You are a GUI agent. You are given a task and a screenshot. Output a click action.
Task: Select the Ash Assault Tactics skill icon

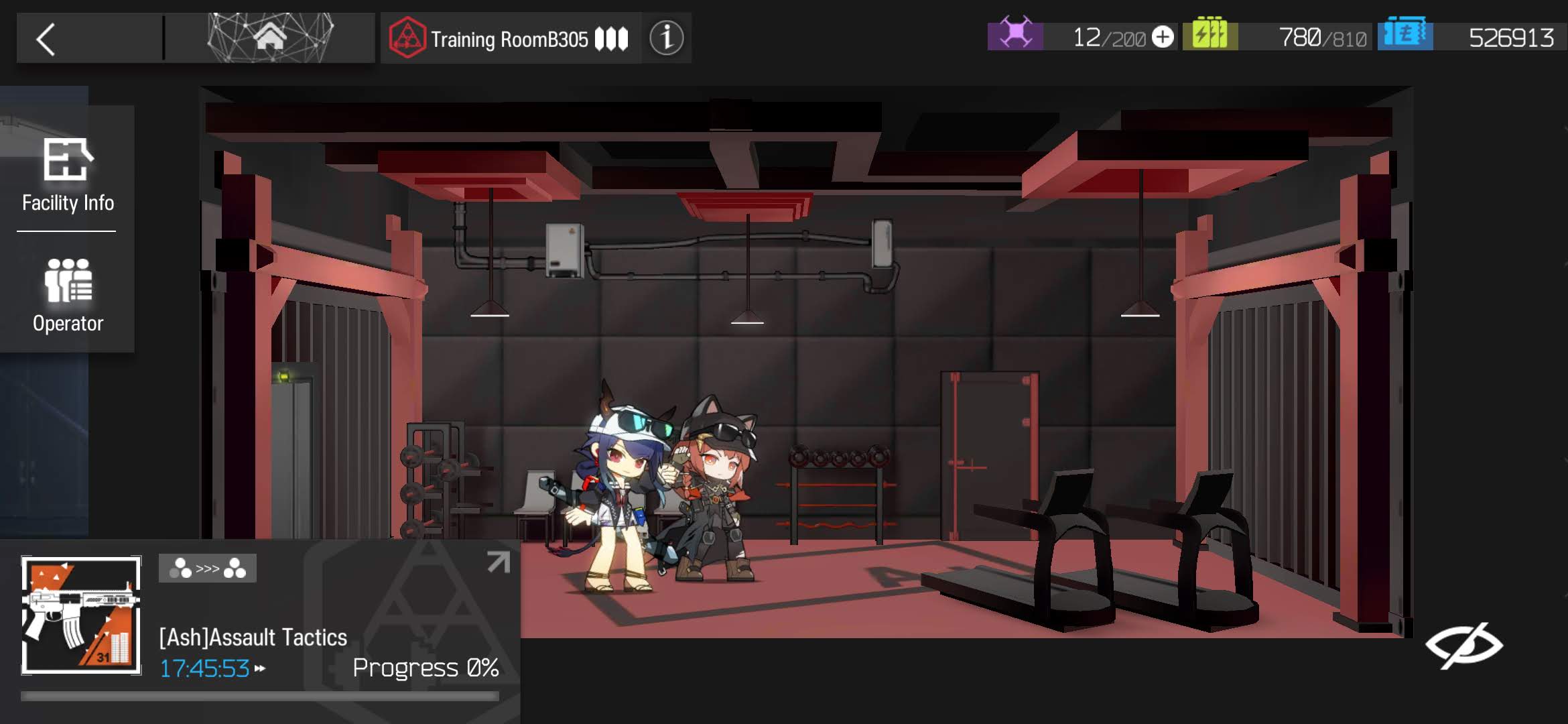tap(81, 615)
